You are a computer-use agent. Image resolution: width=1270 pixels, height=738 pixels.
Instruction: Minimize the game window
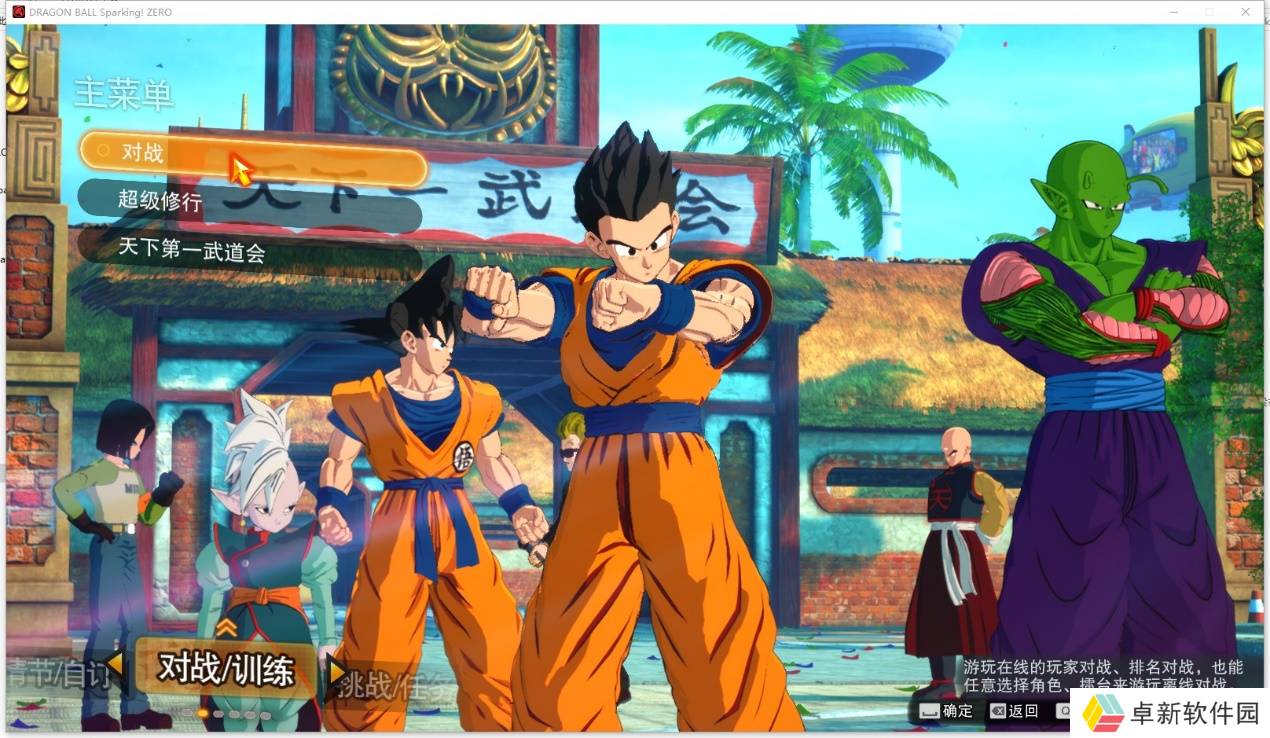click(x=1172, y=12)
